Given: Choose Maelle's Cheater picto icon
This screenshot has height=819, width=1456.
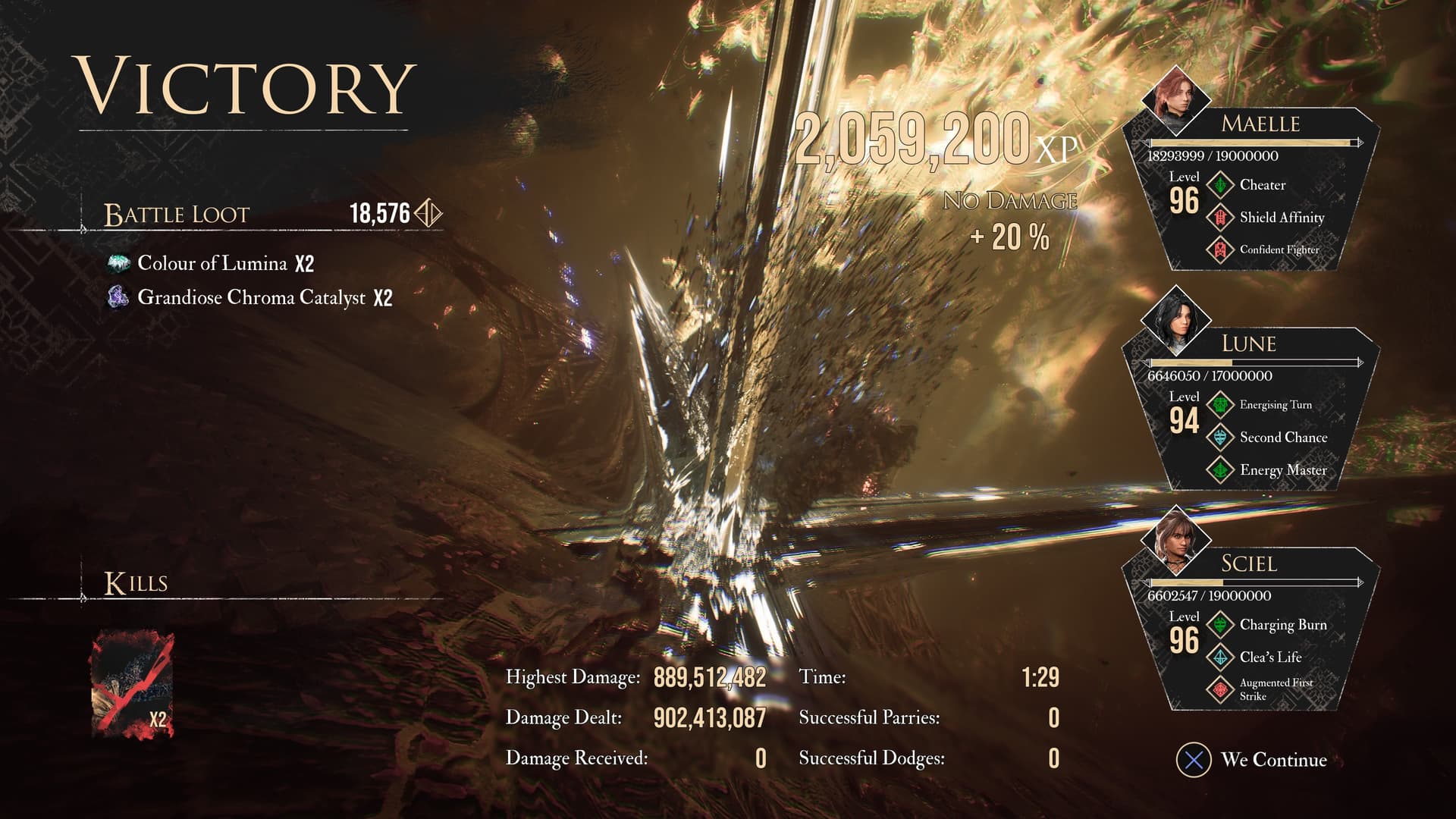Looking at the screenshot, I should coord(1220,185).
